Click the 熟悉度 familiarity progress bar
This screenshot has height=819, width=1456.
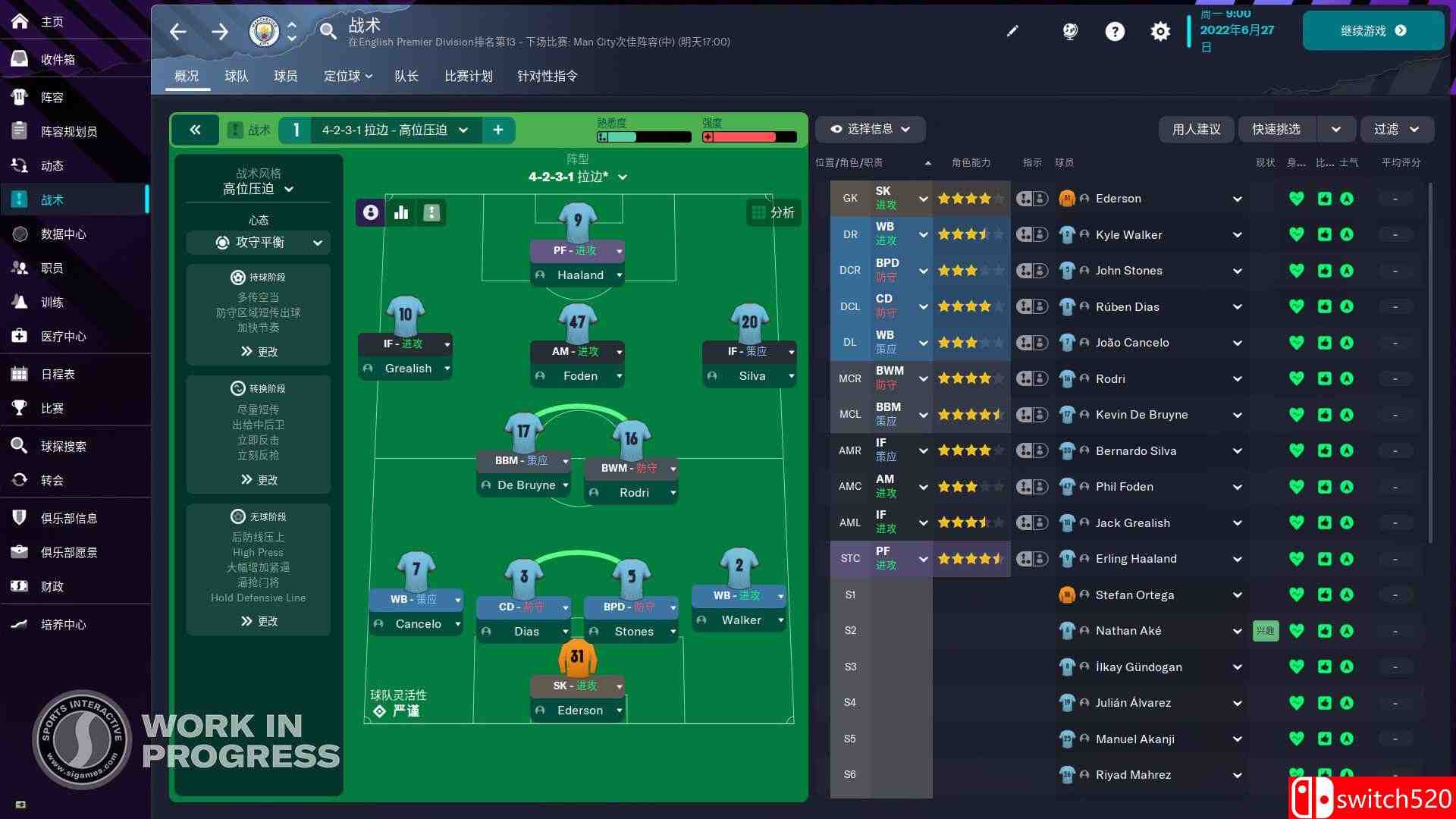click(x=643, y=137)
